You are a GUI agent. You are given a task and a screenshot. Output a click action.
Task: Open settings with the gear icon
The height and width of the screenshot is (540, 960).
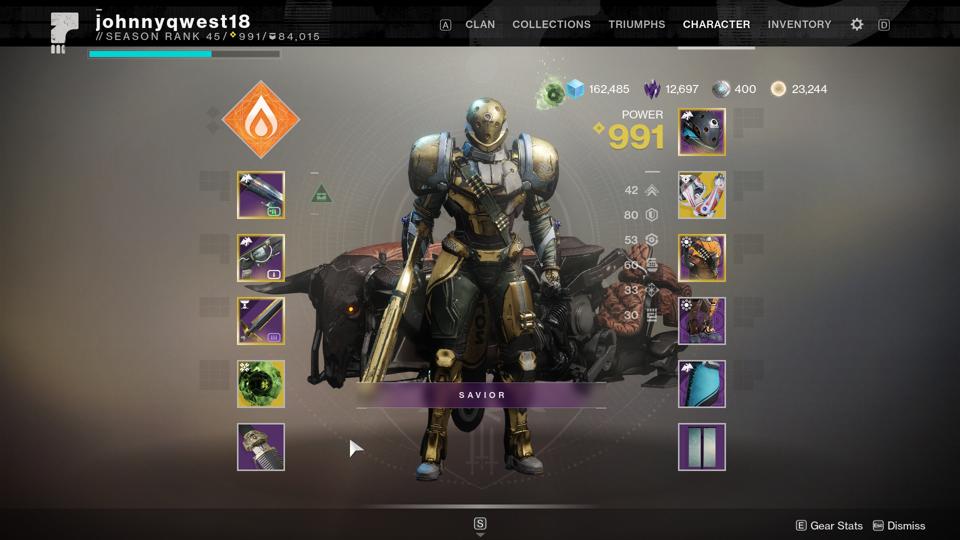(857, 24)
